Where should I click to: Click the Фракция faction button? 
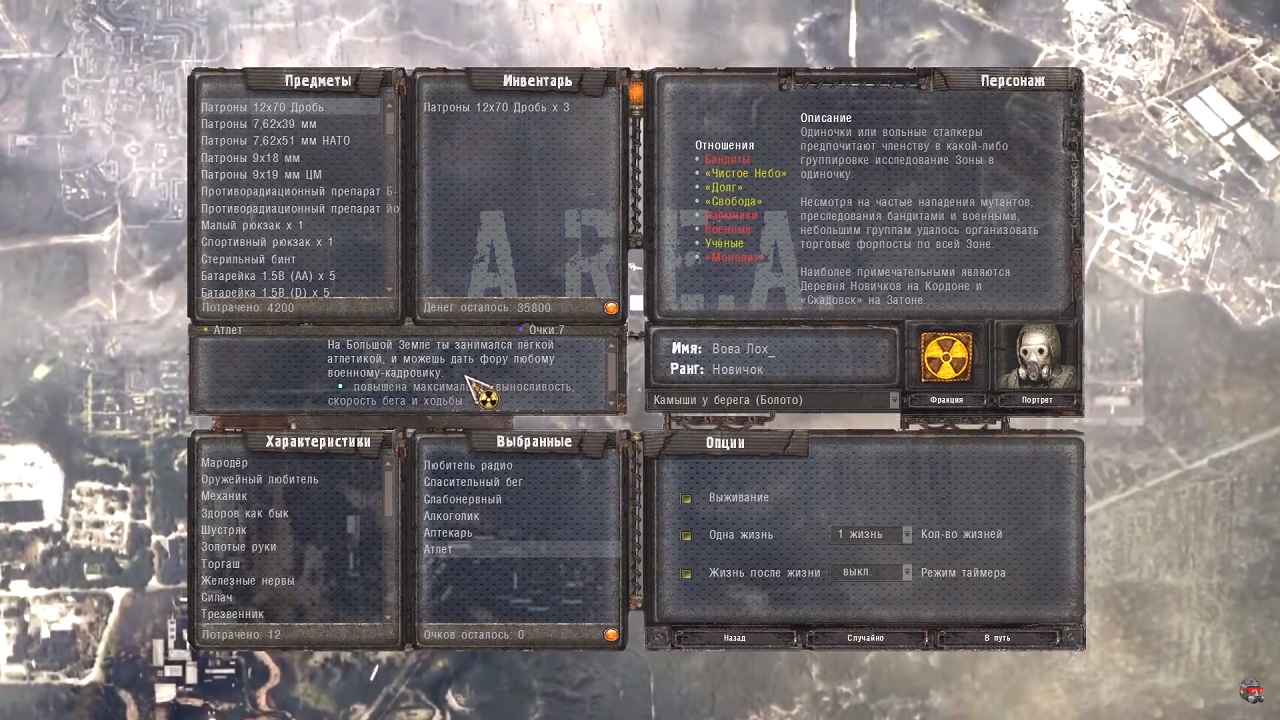(x=946, y=400)
